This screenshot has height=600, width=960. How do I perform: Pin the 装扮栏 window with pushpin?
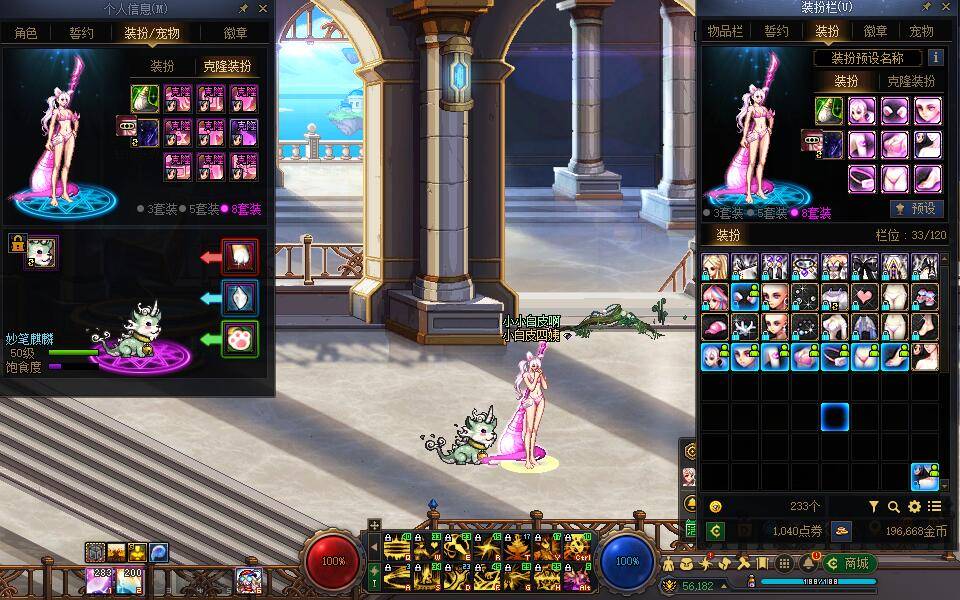pos(925,9)
